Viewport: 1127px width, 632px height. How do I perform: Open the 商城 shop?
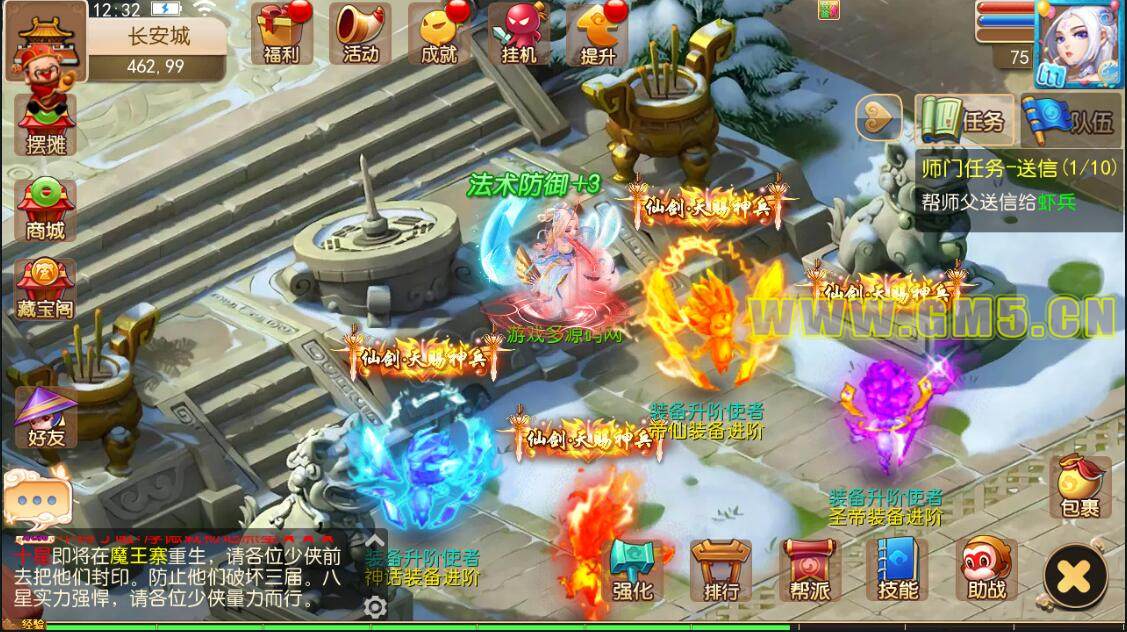[x=46, y=210]
